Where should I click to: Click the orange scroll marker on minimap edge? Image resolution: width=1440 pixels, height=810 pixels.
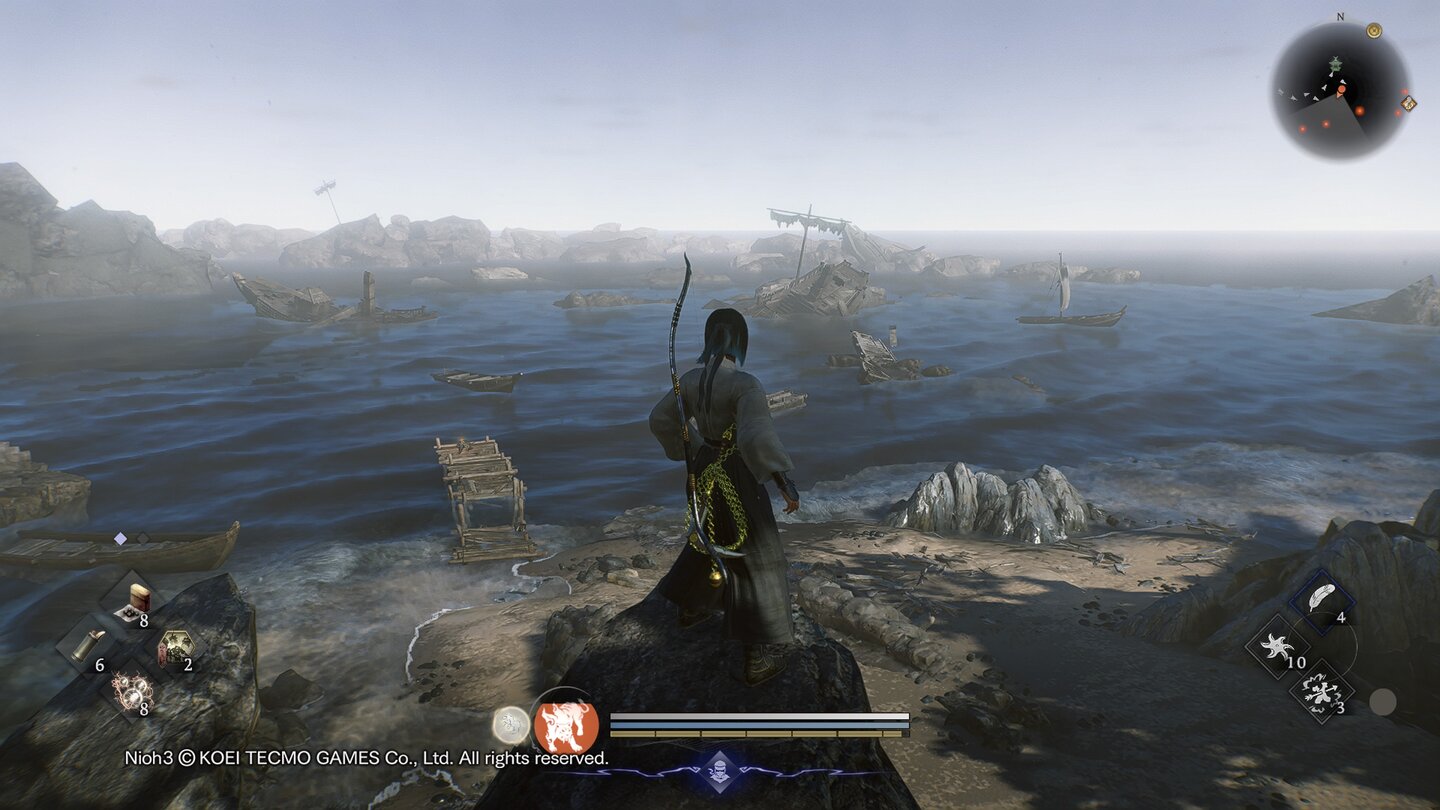1408,103
